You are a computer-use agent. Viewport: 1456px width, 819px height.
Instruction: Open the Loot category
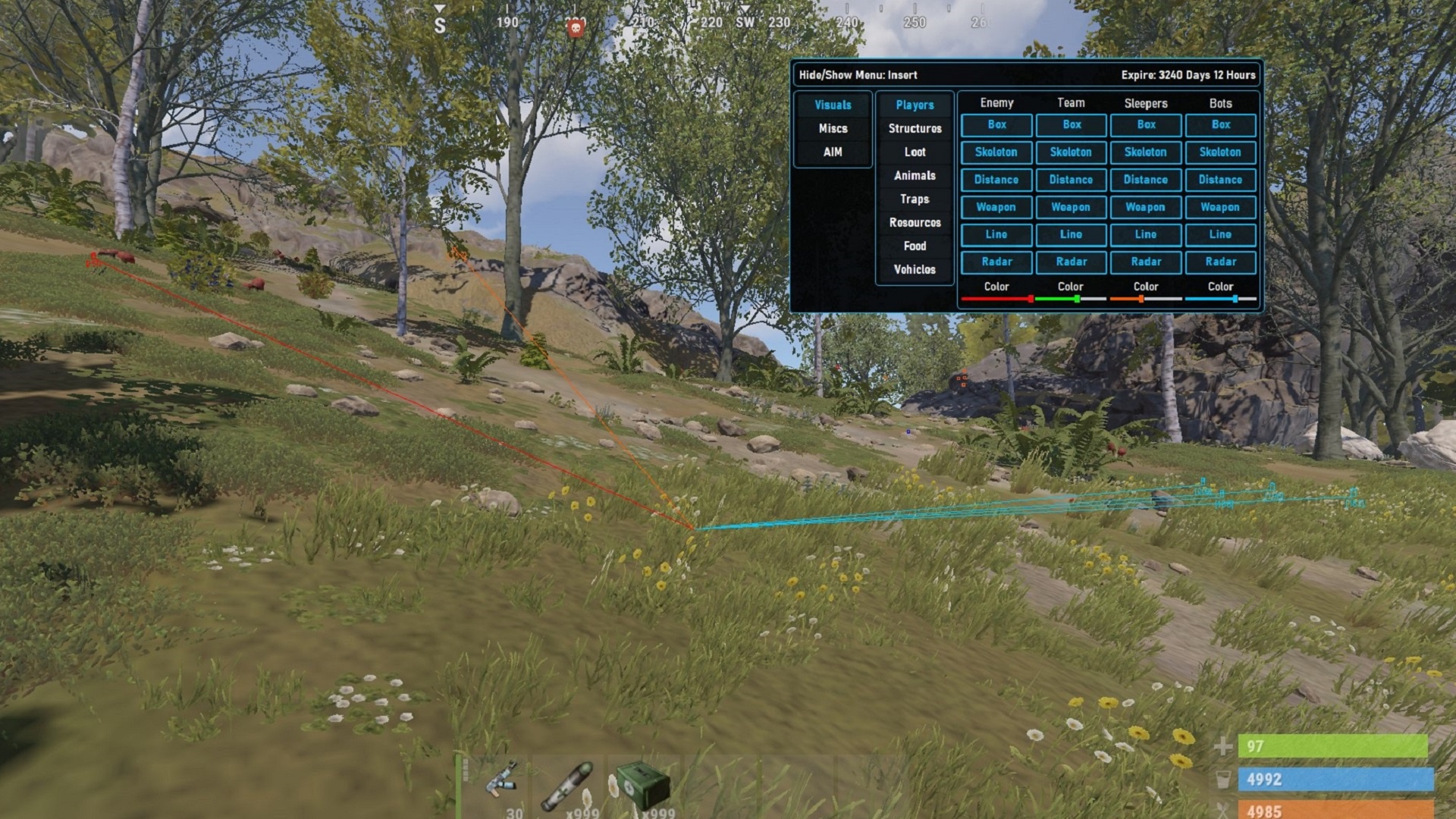tap(915, 152)
